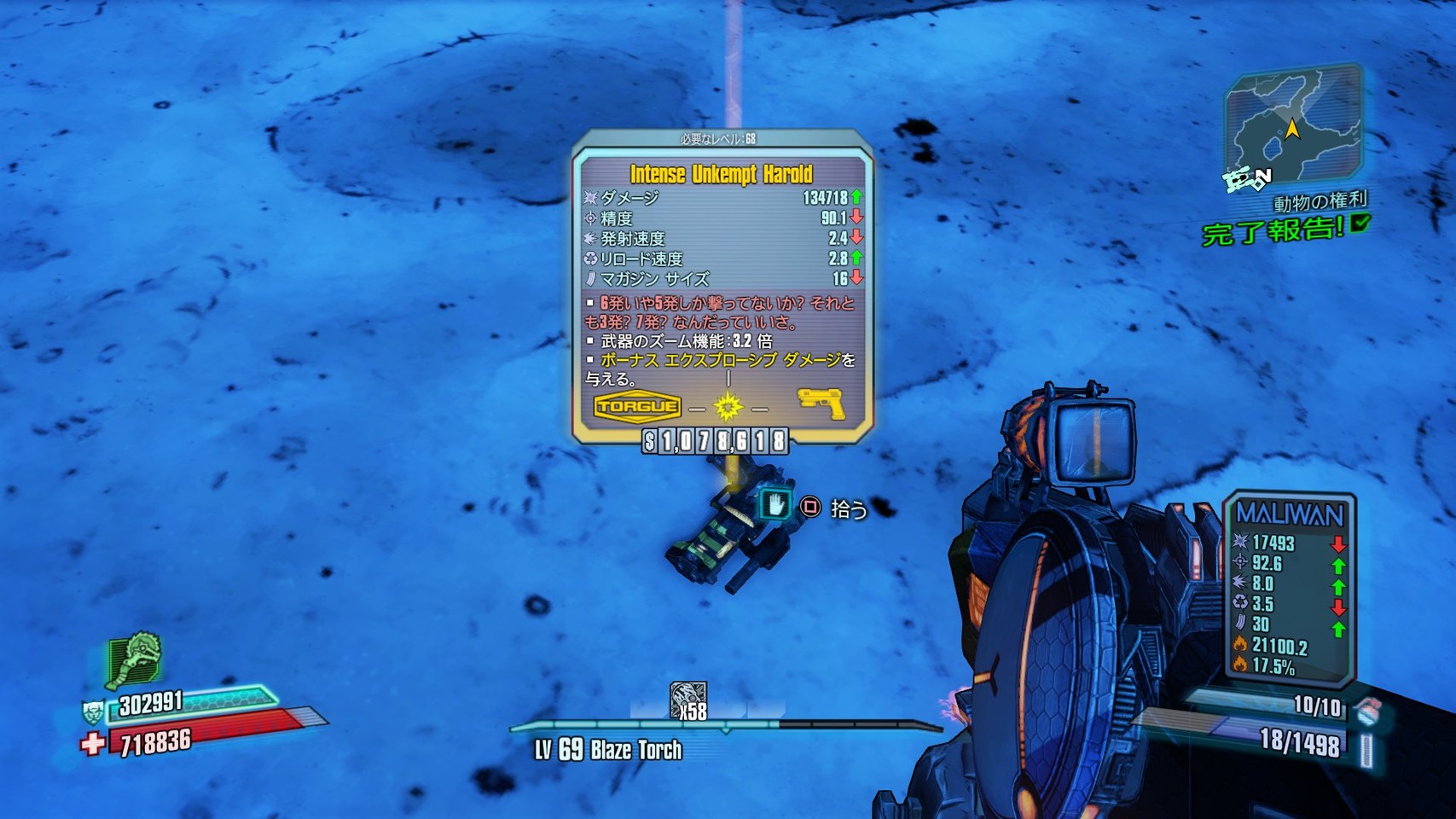Select the 動物の権利 quest tracker

[1320, 202]
